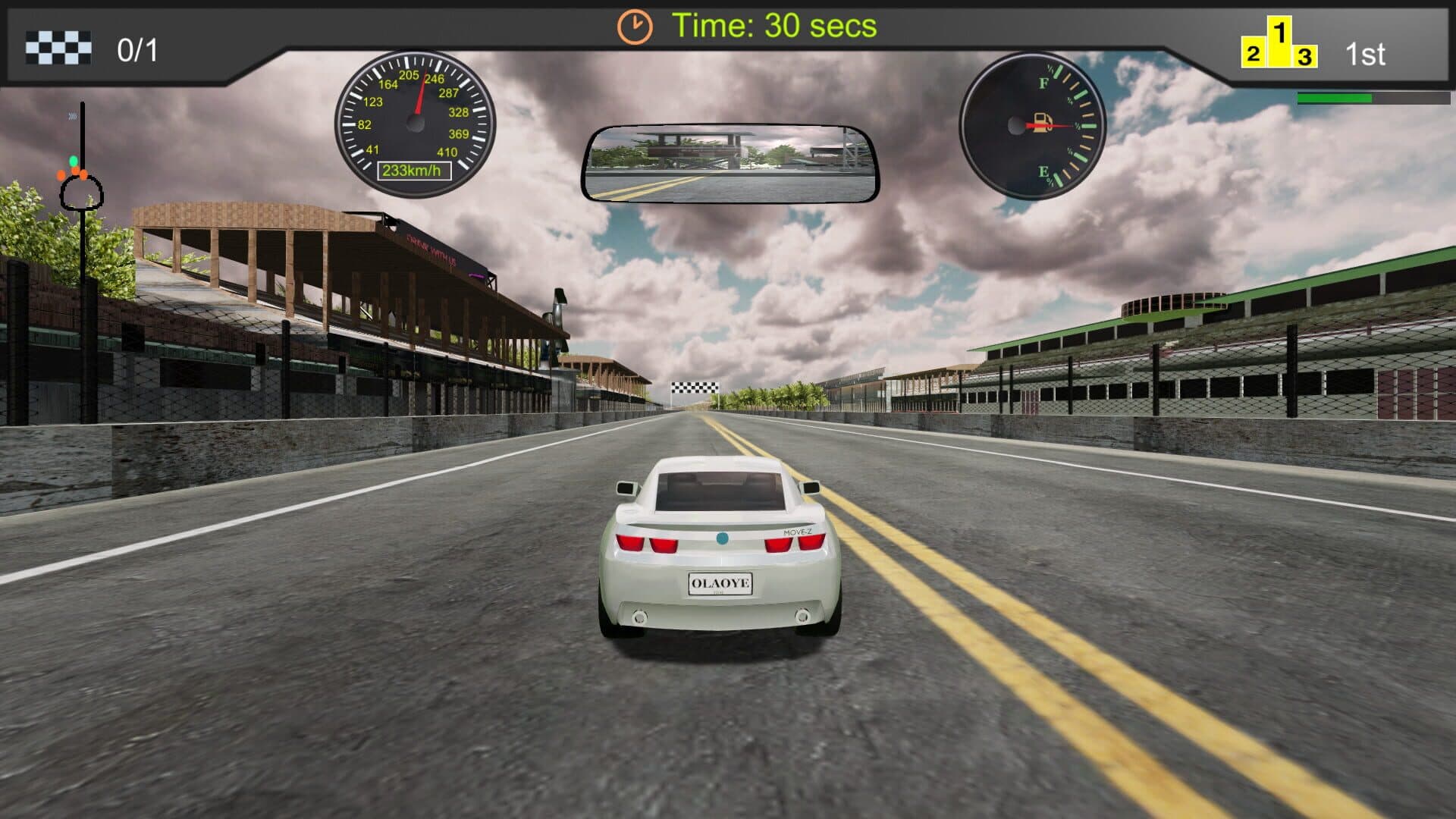Click the orange clock timer icon
The height and width of the screenshot is (819, 1456).
tap(634, 27)
